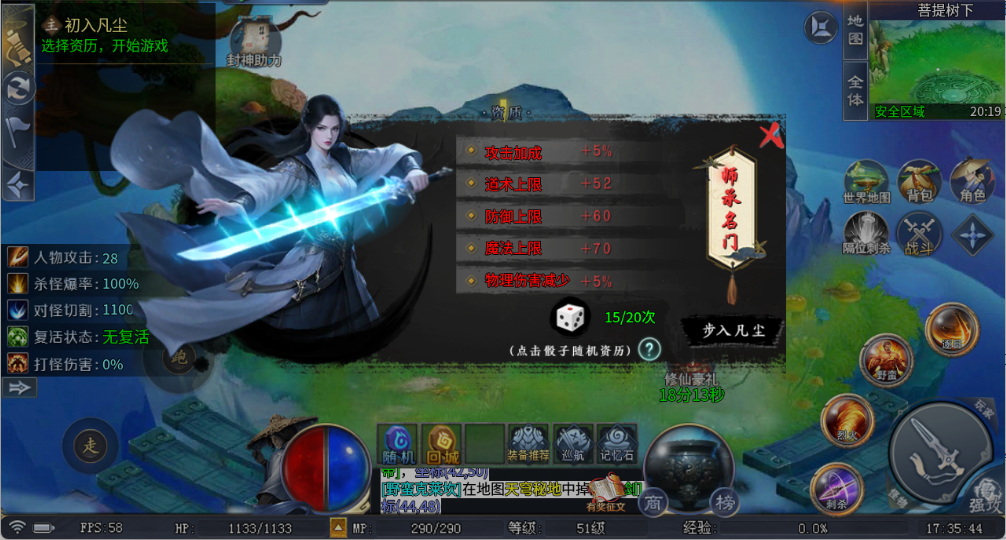1006x540 pixels.
Task: Close the 资质 aptitude panel
Action: (x=770, y=136)
